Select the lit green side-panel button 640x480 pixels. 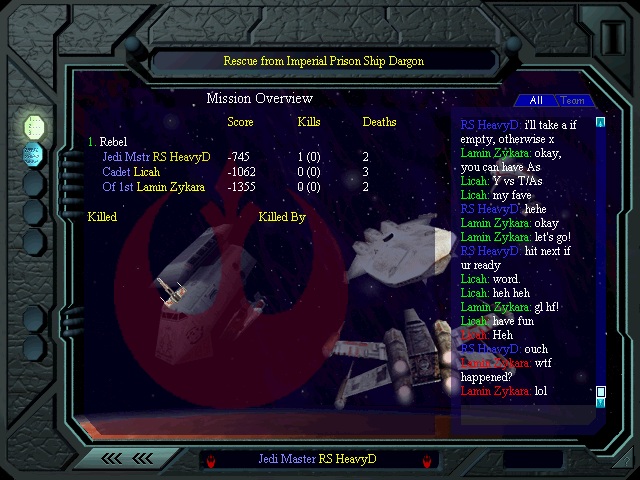tap(34, 127)
